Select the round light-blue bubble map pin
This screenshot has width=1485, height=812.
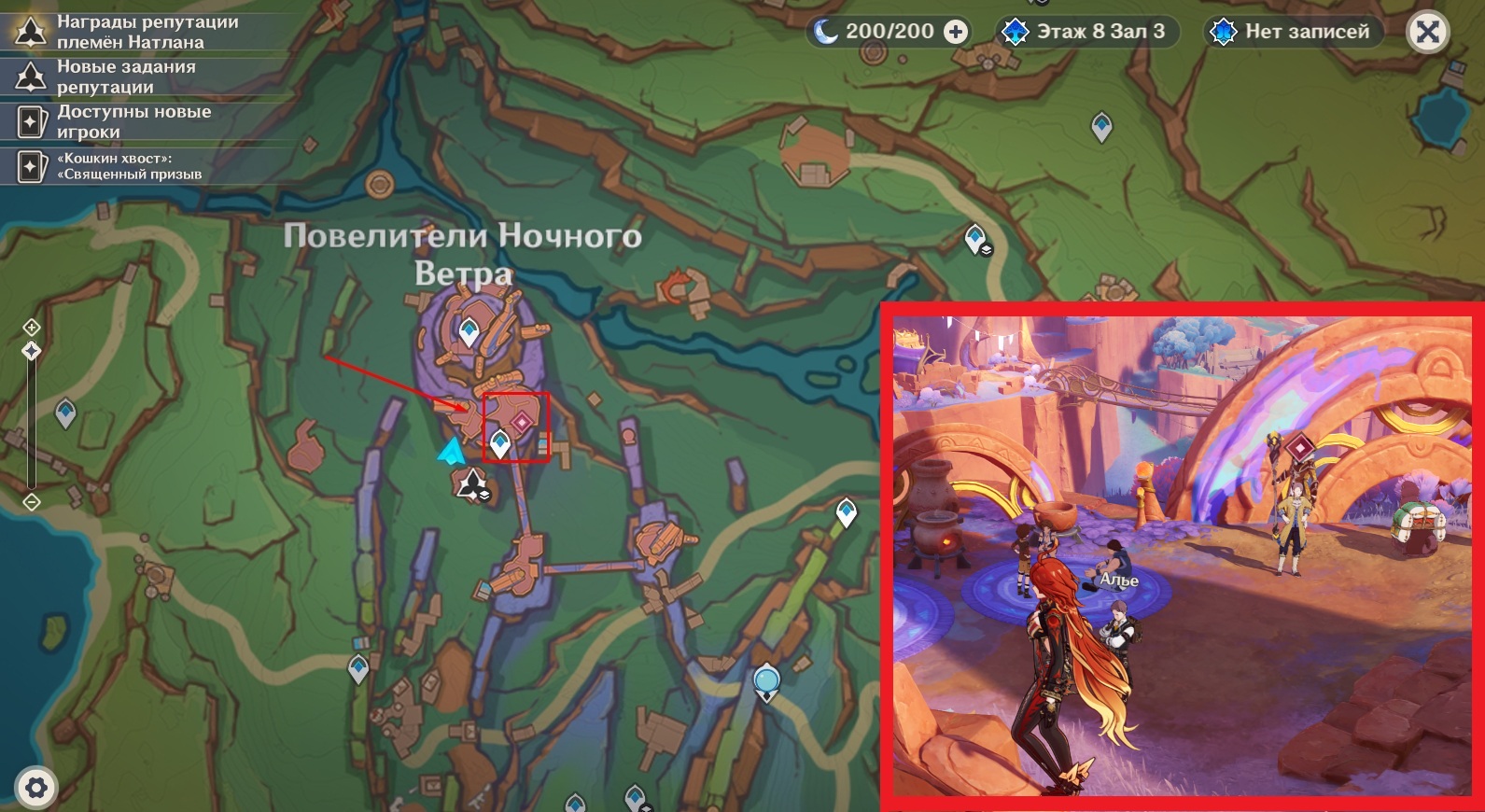click(x=766, y=680)
